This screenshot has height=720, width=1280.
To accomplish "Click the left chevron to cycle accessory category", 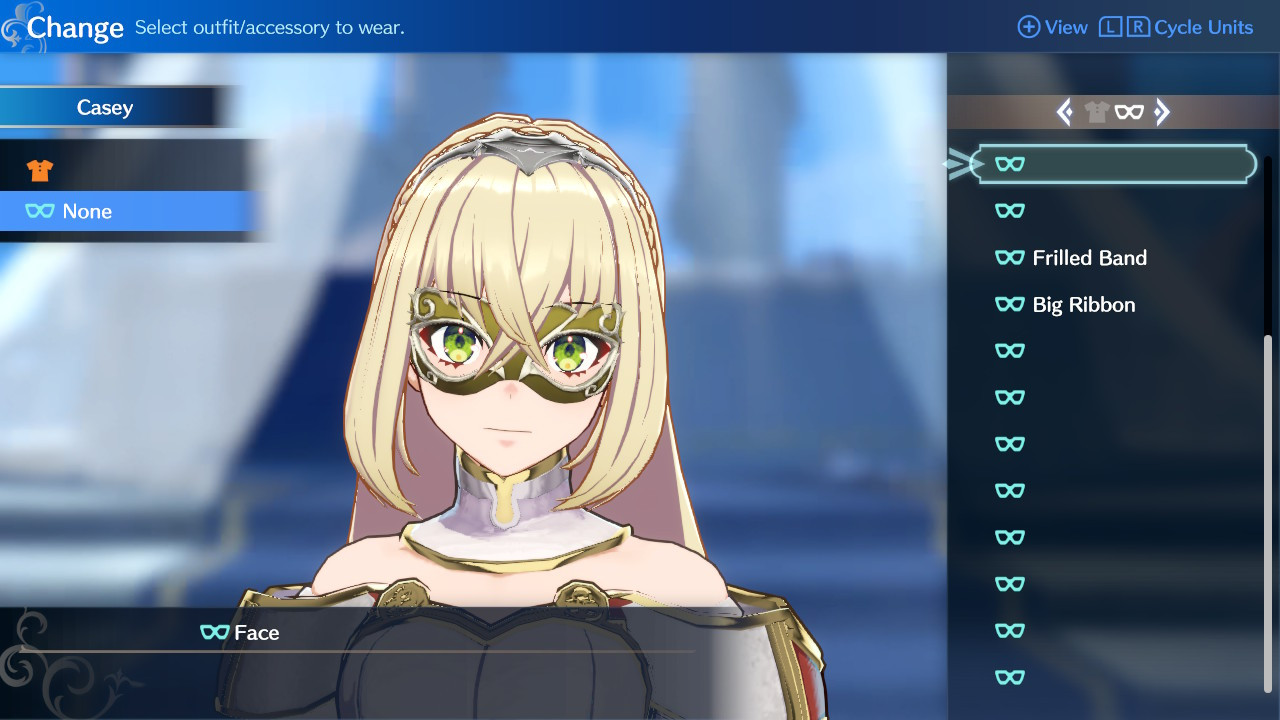I will (1066, 112).
